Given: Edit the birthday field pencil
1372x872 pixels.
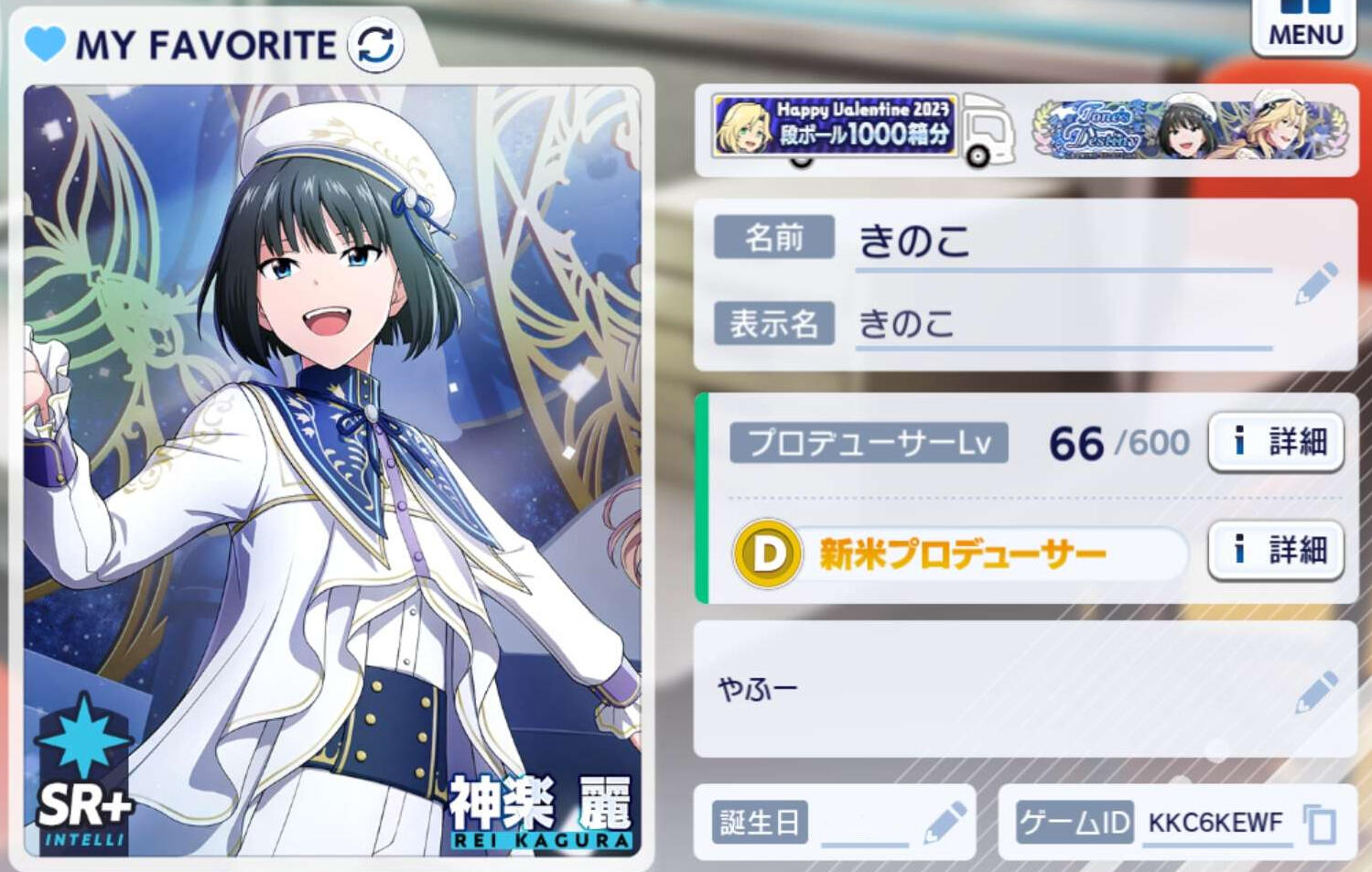Looking at the screenshot, I should click(945, 822).
